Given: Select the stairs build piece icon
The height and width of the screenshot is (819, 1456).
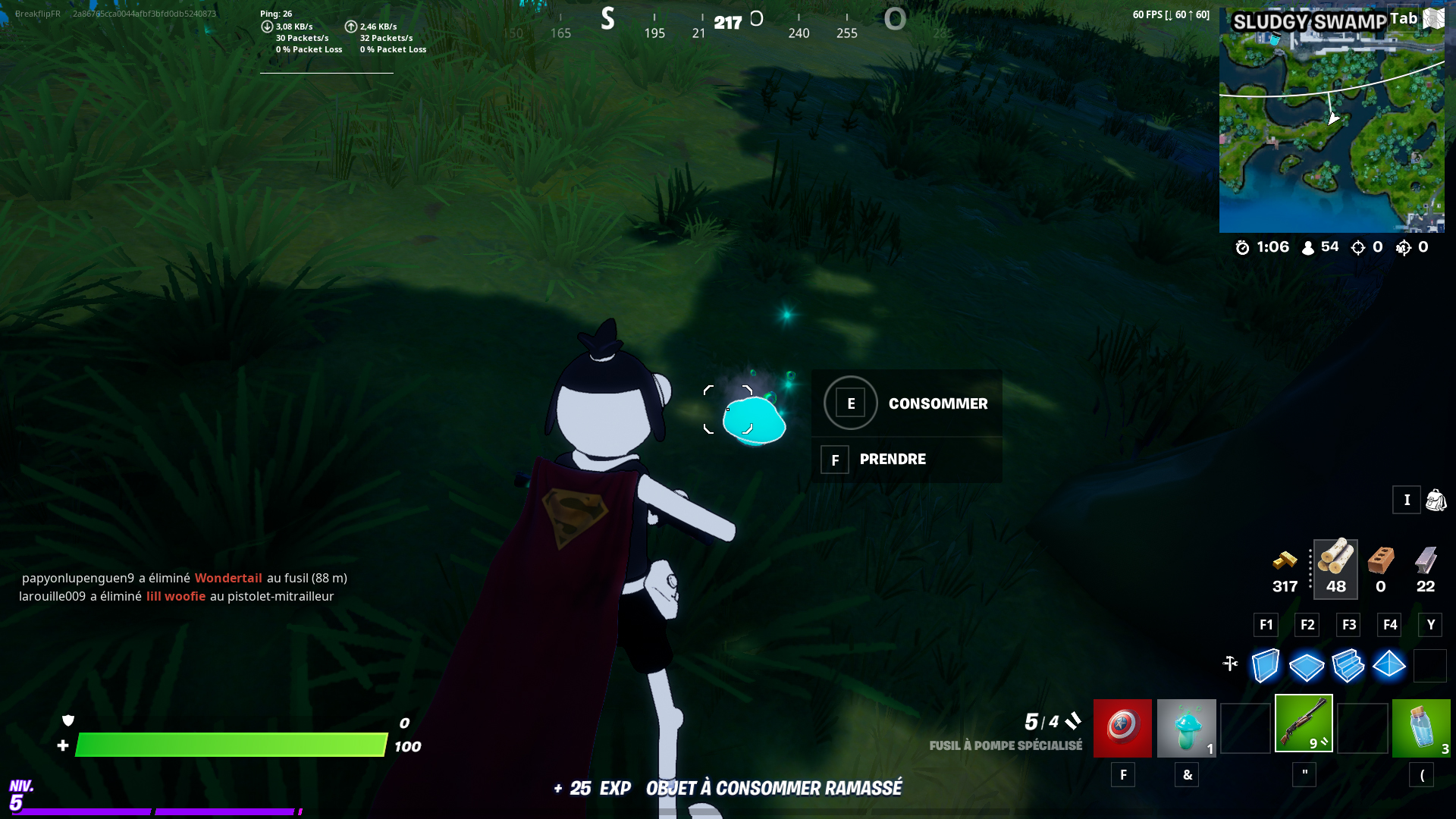Looking at the screenshot, I should tap(1348, 666).
